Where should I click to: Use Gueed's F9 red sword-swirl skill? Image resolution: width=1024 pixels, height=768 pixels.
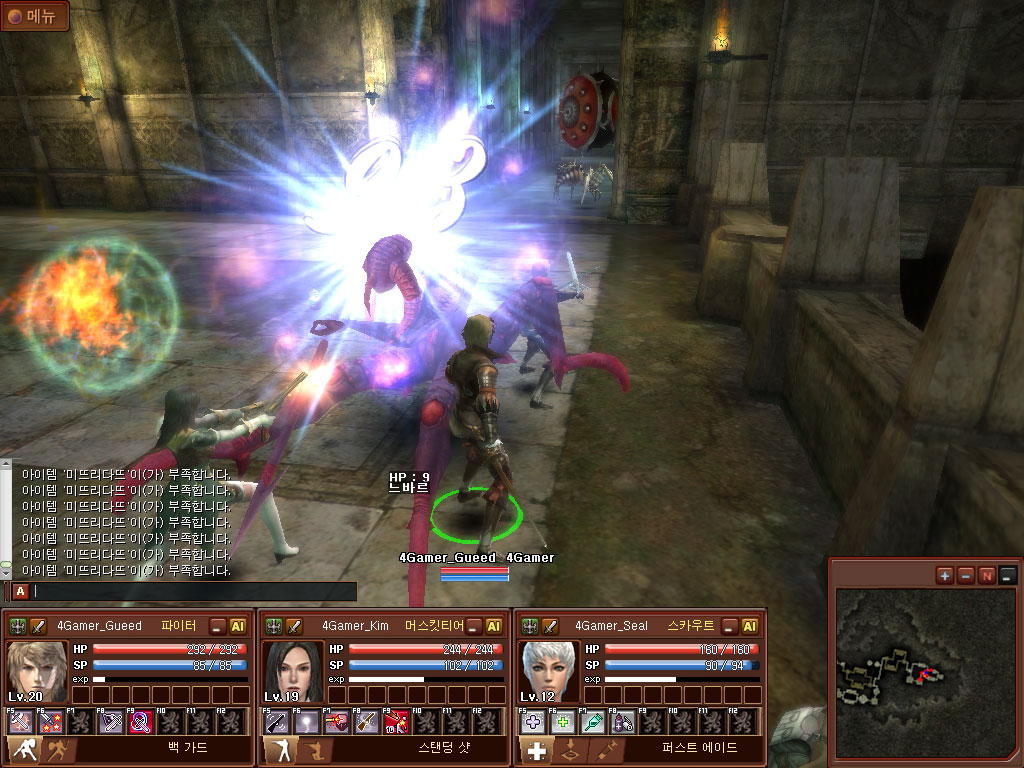coord(140,722)
